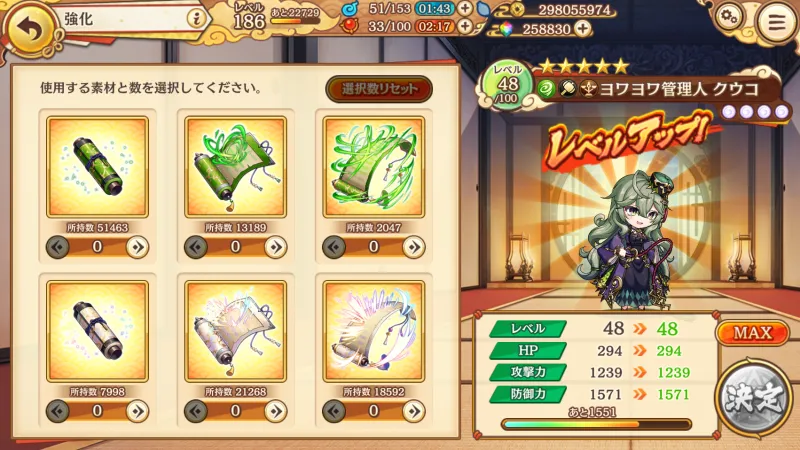
Task: Open the gear settings button
Action: click(x=729, y=18)
